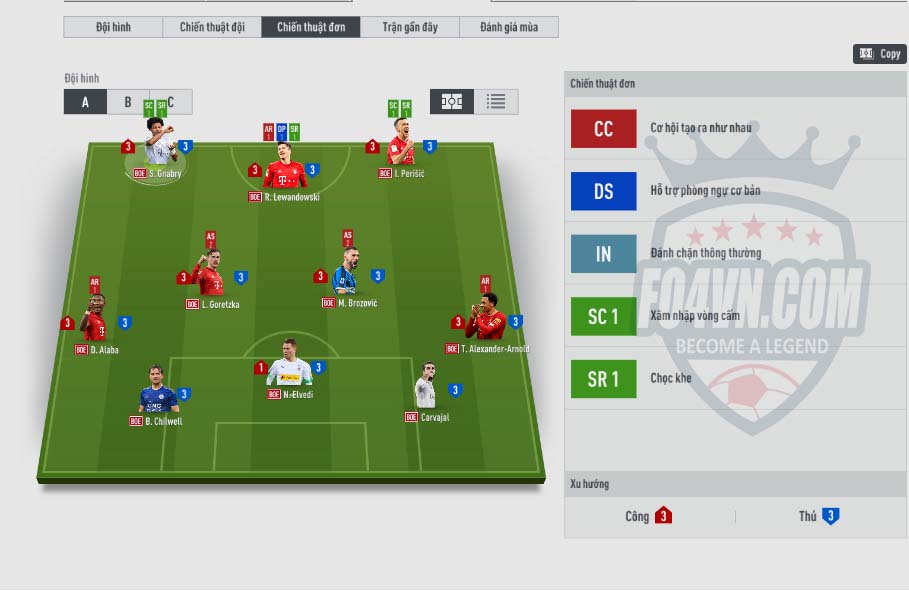Show the Đánh giá mùa tab

click(508, 27)
